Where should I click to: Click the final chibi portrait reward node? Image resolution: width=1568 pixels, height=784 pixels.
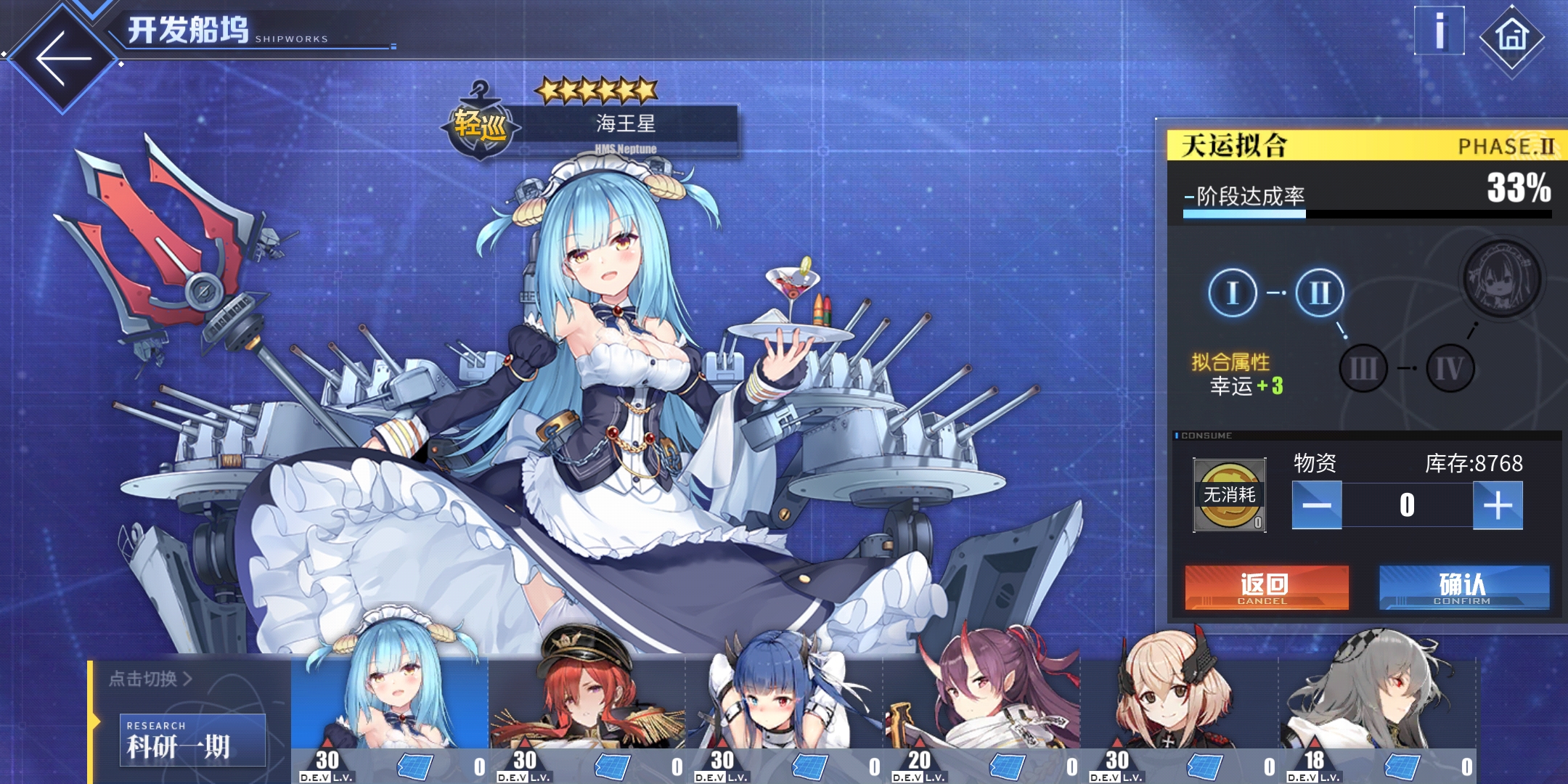pyautogui.click(x=1501, y=279)
